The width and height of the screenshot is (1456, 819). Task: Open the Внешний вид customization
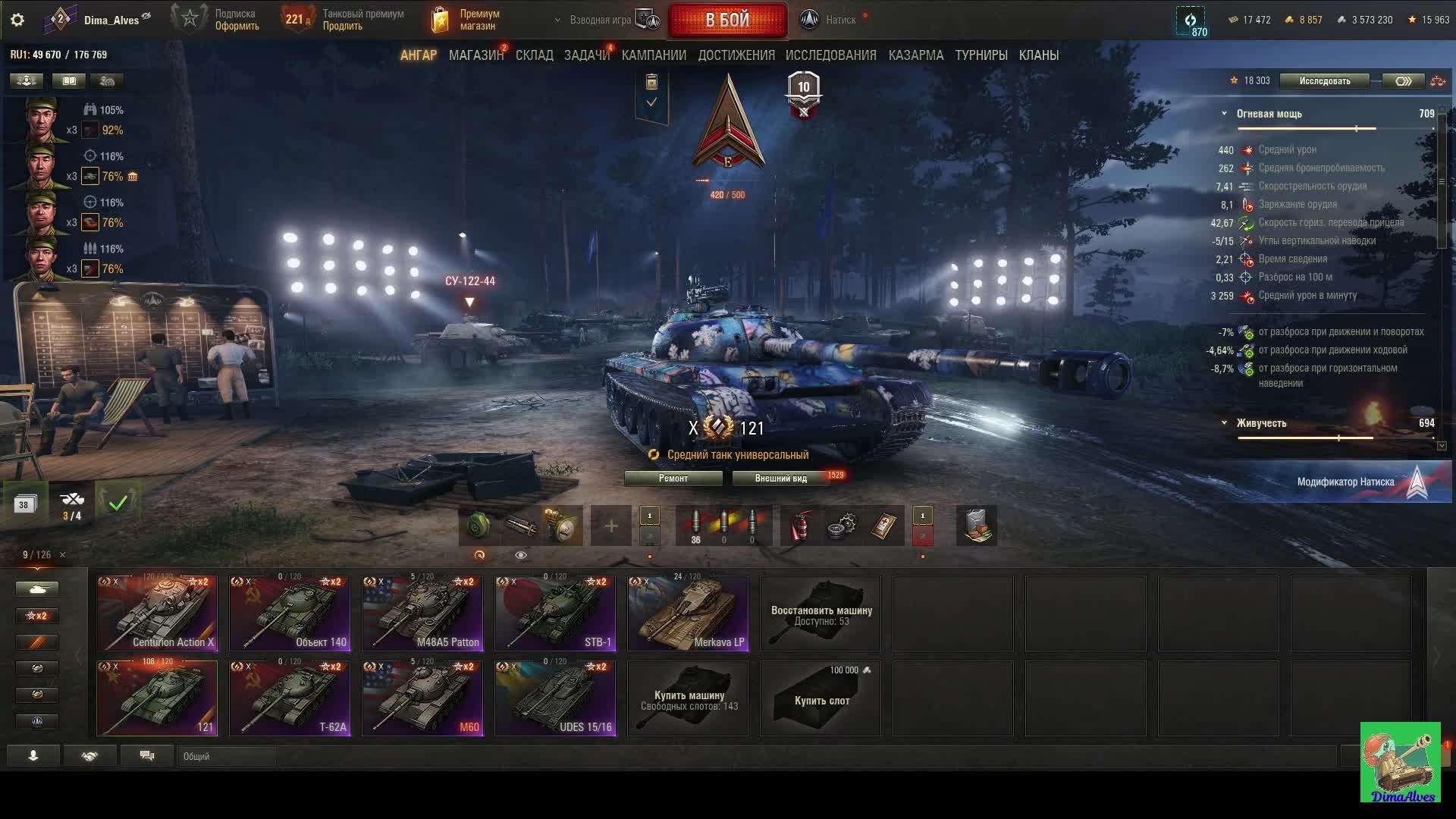point(780,479)
